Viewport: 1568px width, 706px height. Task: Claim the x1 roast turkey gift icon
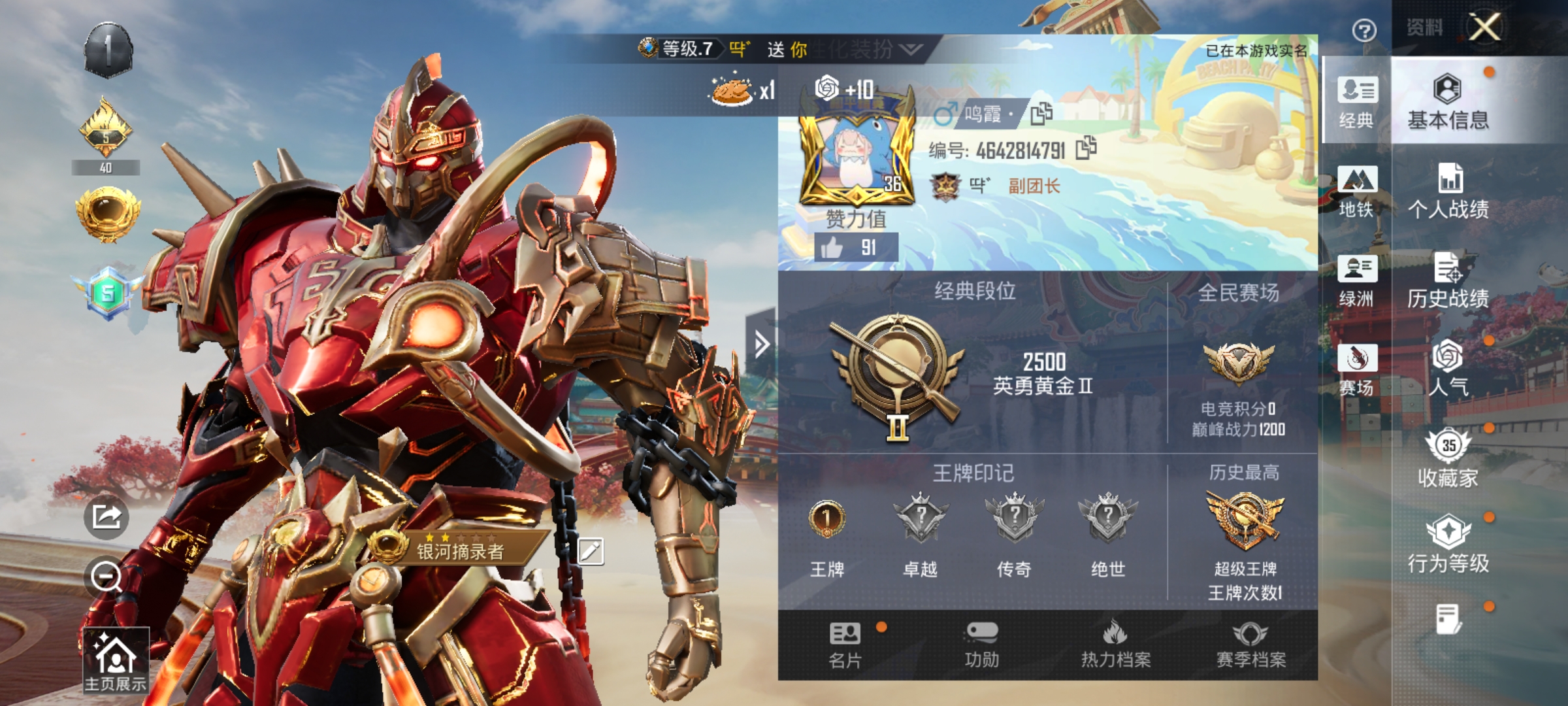[x=731, y=92]
